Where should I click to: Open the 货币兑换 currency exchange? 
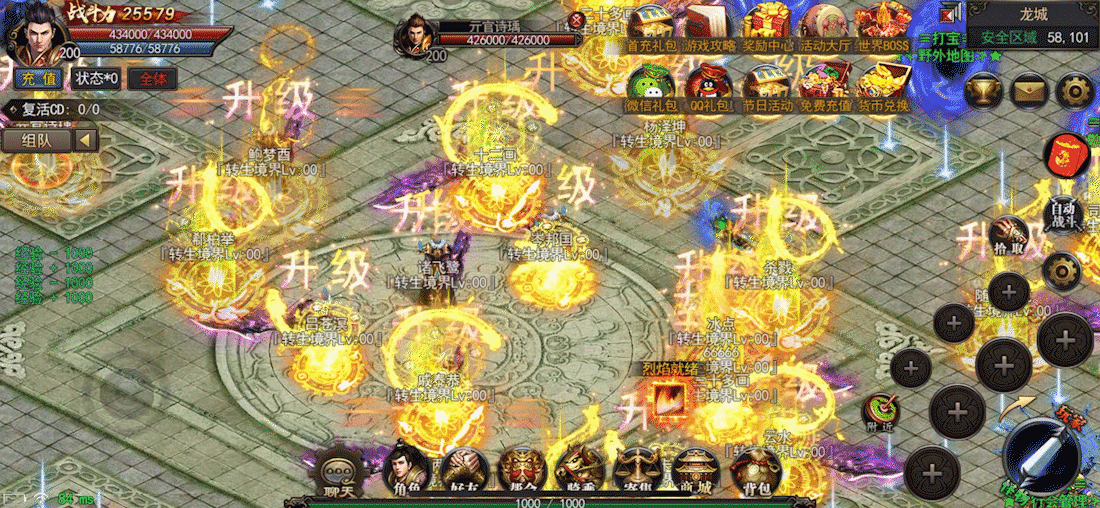click(883, 87)
